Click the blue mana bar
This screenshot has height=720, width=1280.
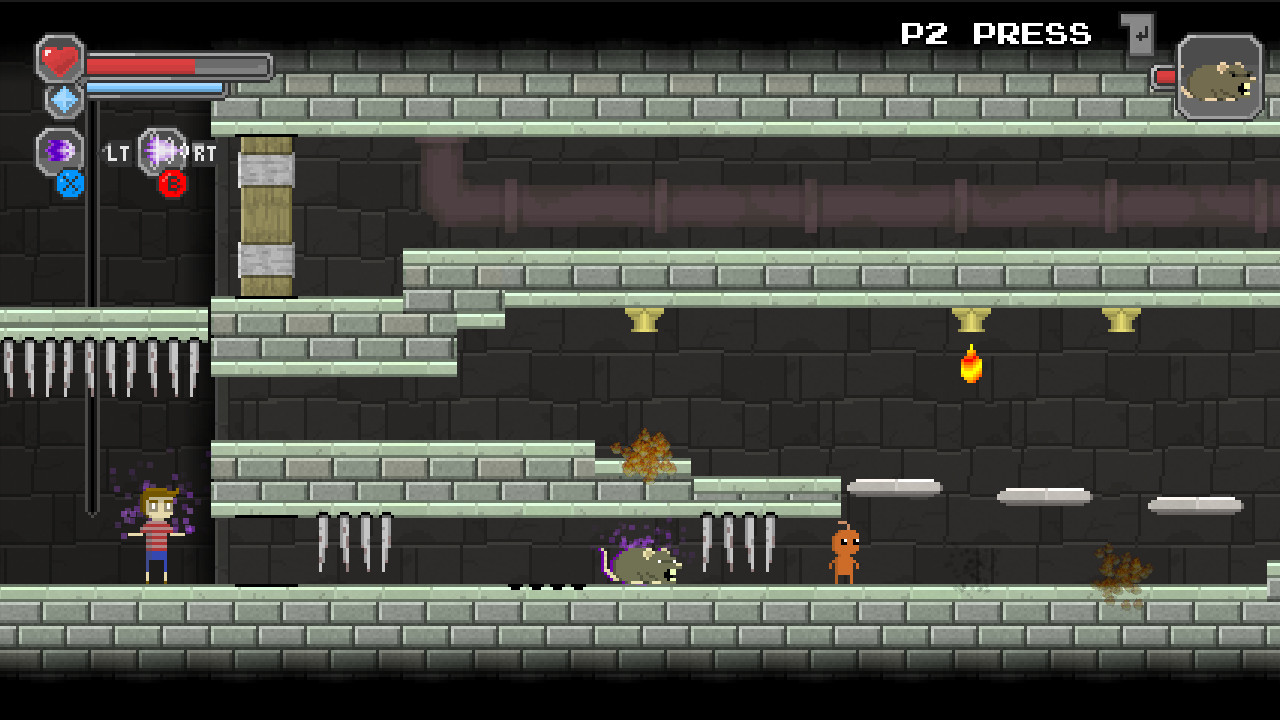click(155, 87)
